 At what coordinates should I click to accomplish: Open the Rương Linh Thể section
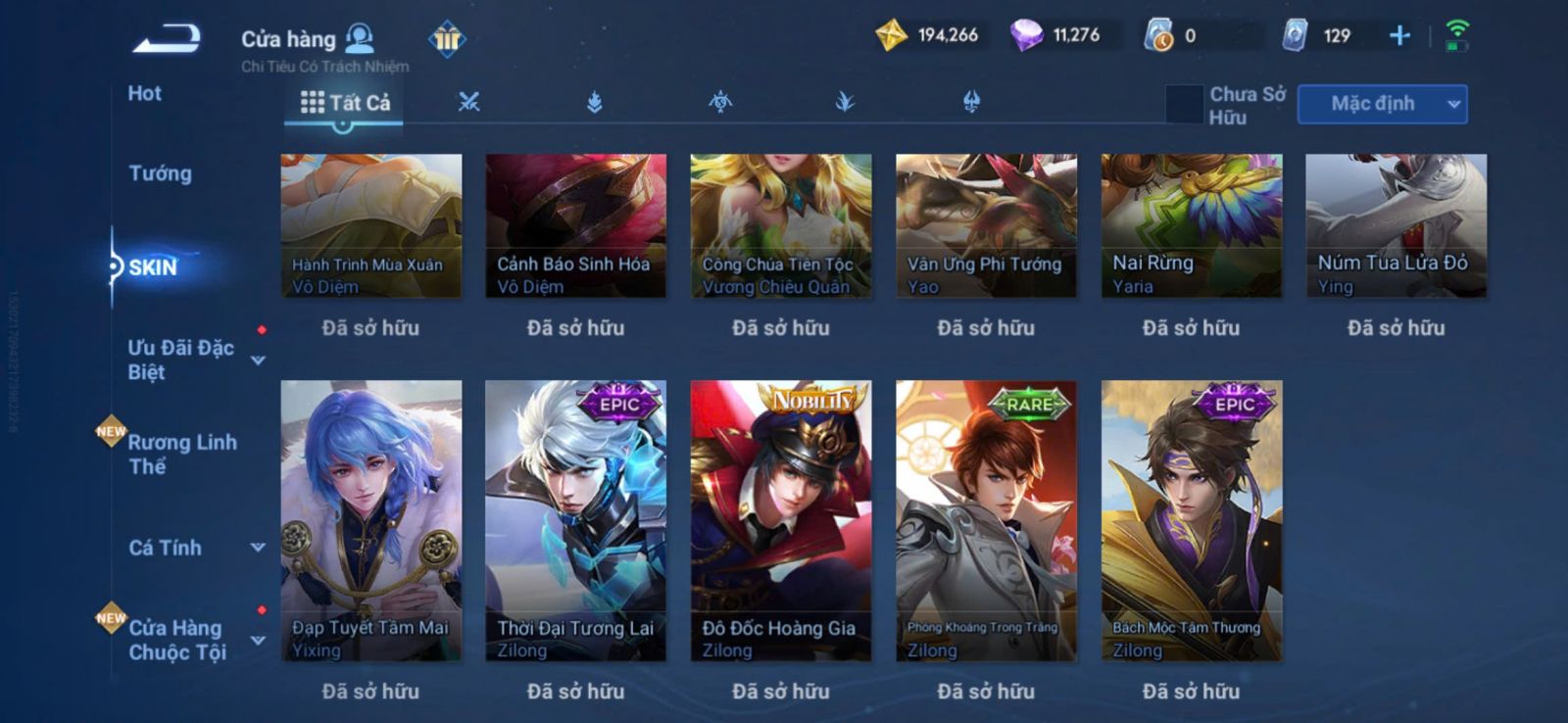182,454
